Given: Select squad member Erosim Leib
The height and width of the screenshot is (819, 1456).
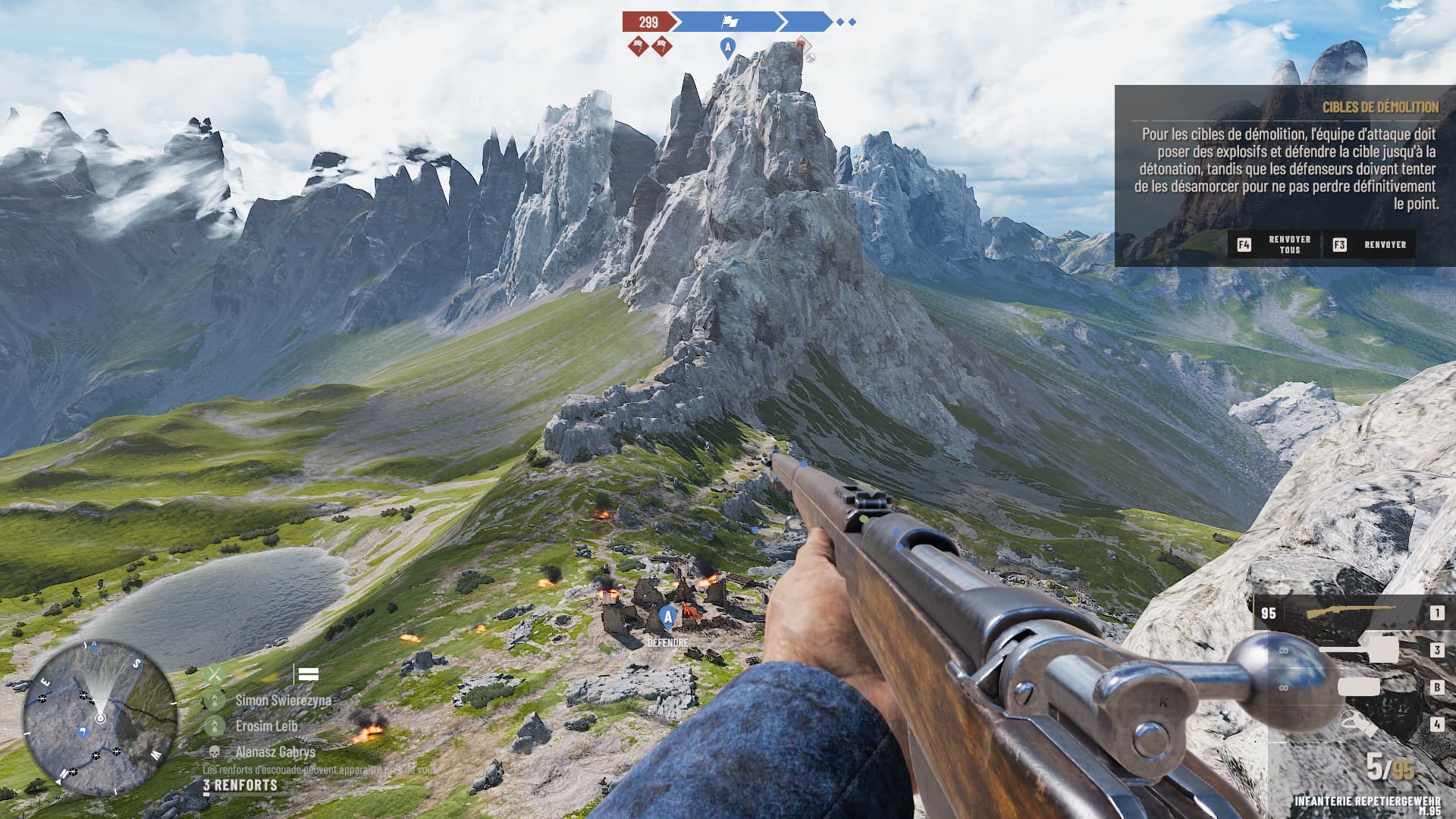Looking at the screenshot, I should [x=265, y=726].
